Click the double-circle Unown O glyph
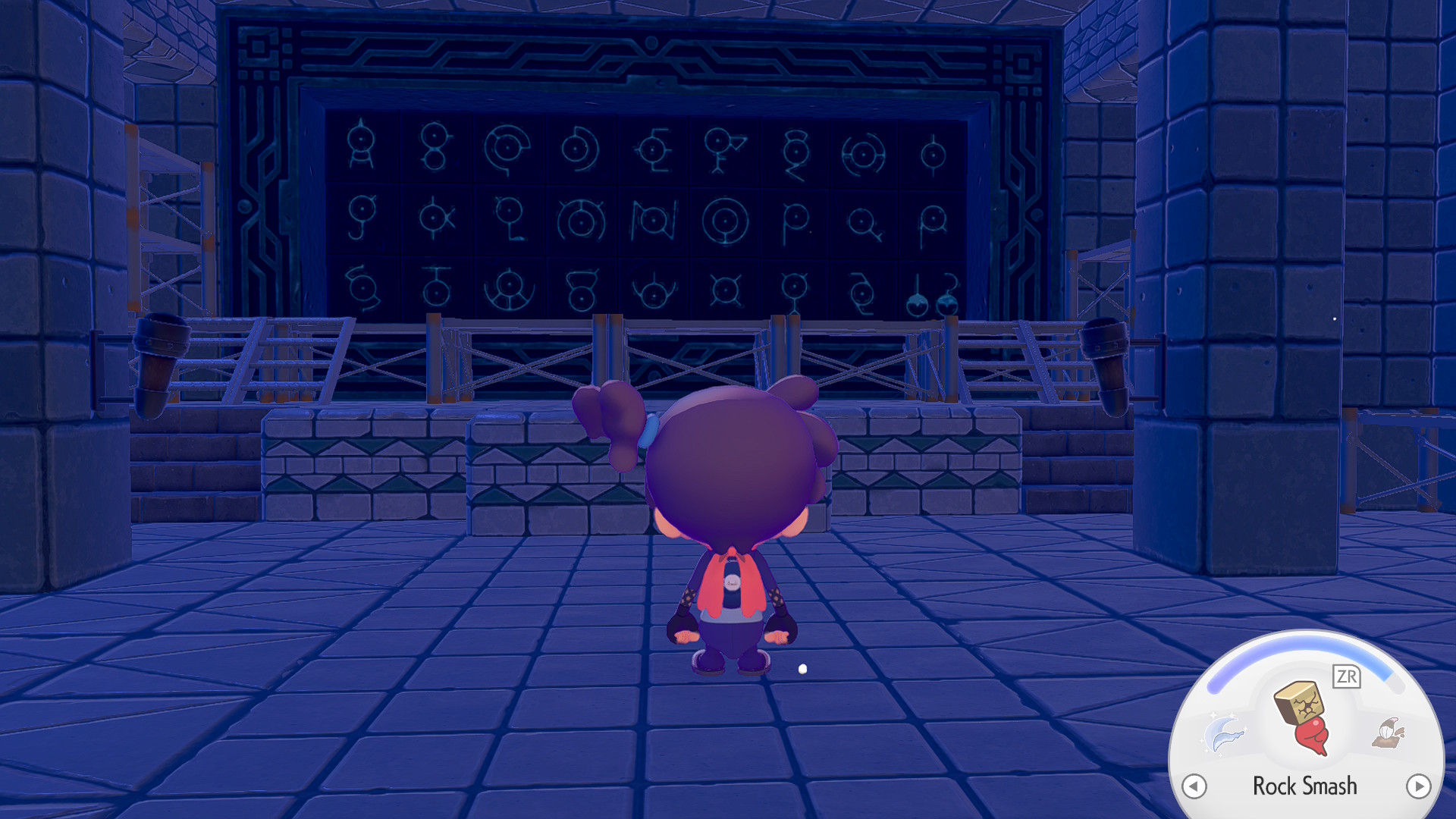 [724, 220]
